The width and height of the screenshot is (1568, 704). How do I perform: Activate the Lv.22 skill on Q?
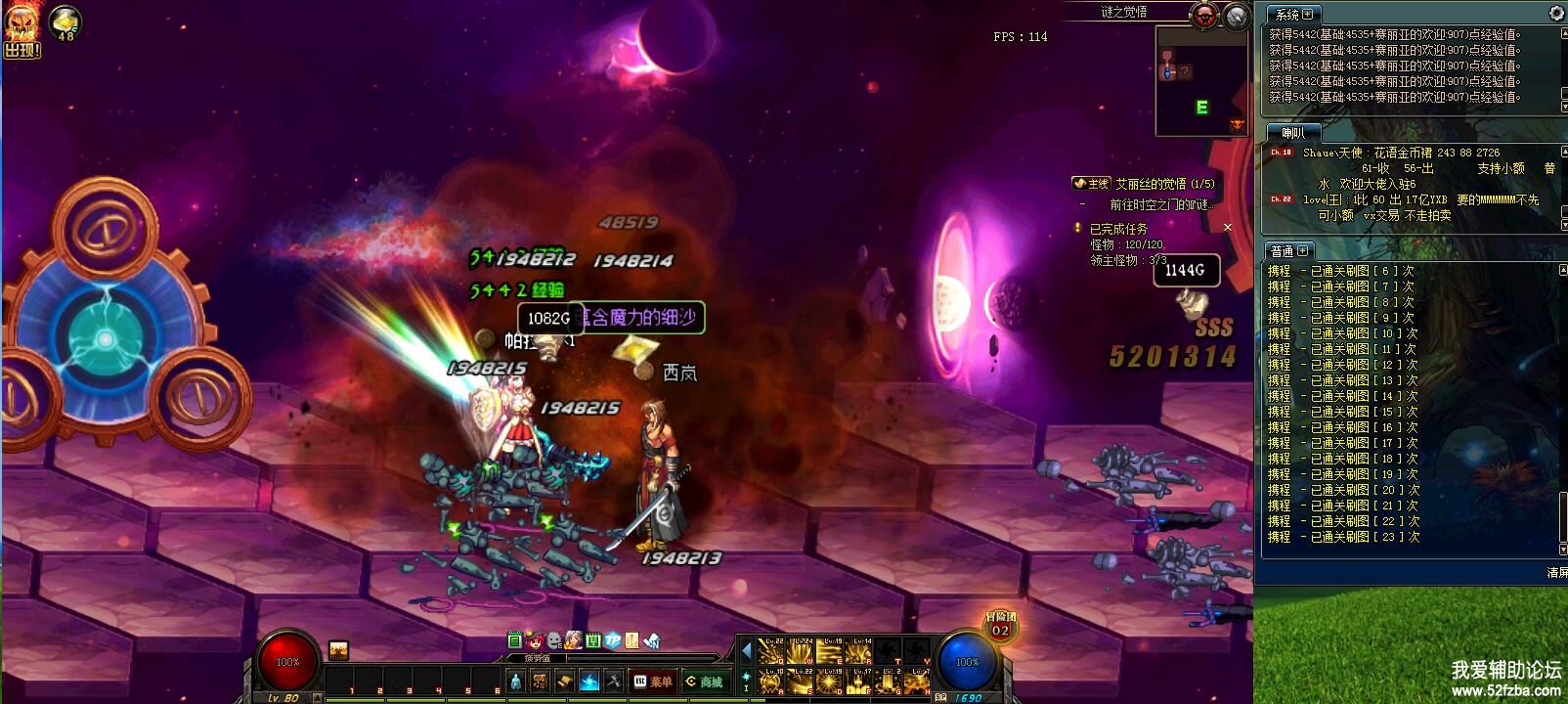771,650
